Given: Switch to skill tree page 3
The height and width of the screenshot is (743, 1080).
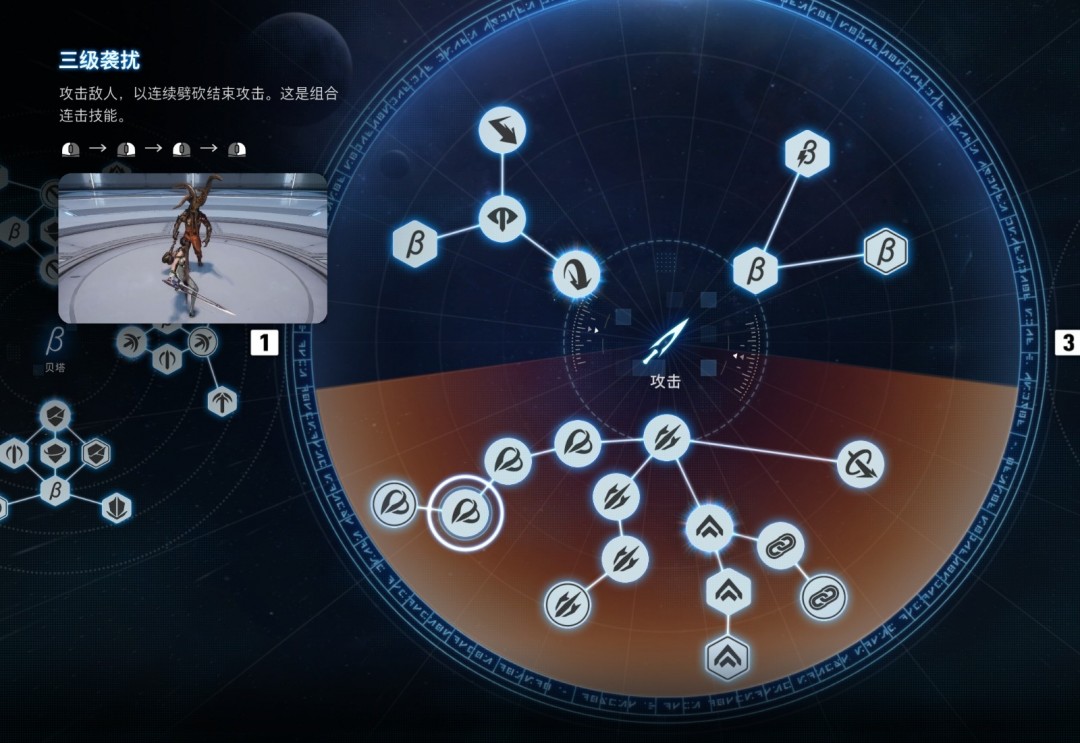Looking at the screenshot, I should [x=1067, y=343].
